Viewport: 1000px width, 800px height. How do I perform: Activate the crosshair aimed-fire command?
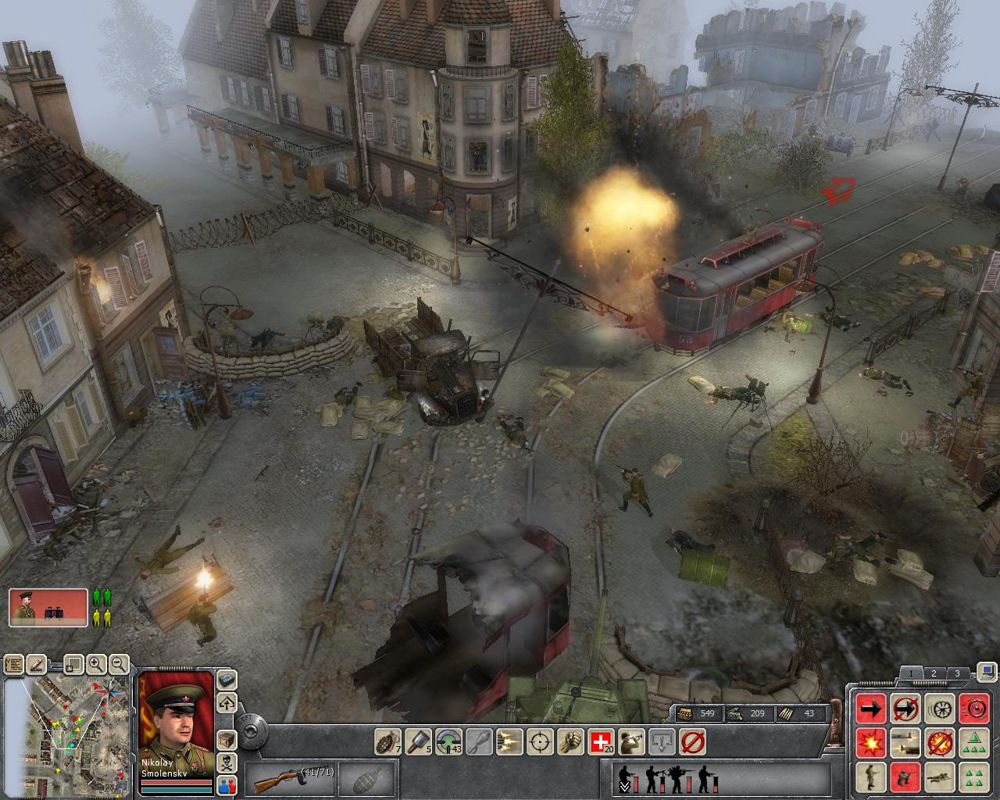coord(540,741)
